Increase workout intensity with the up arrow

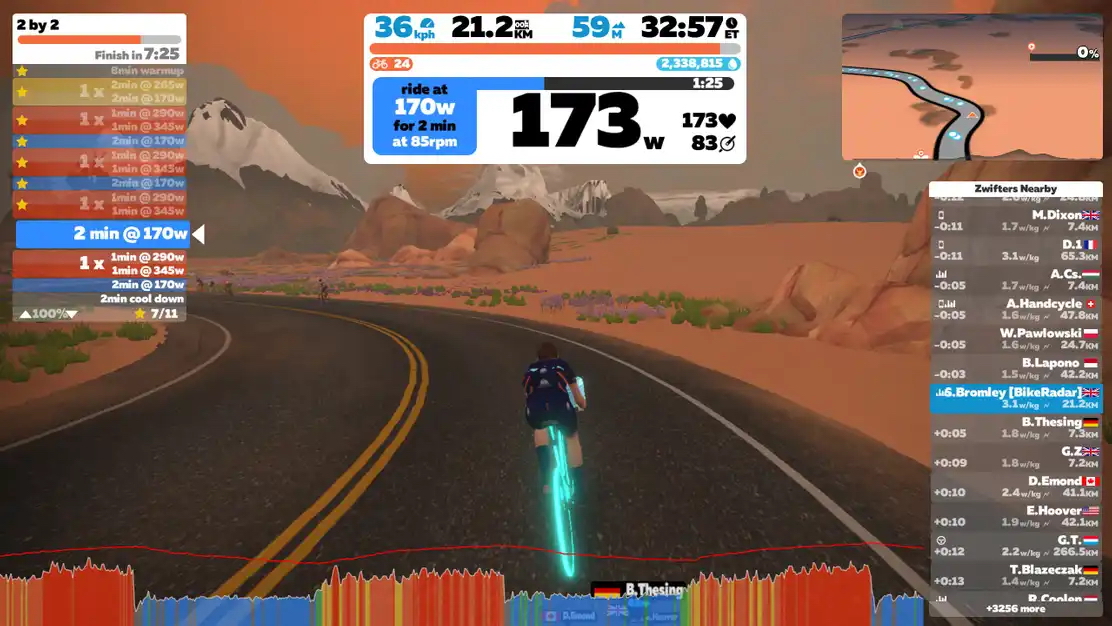coord(25,314)
